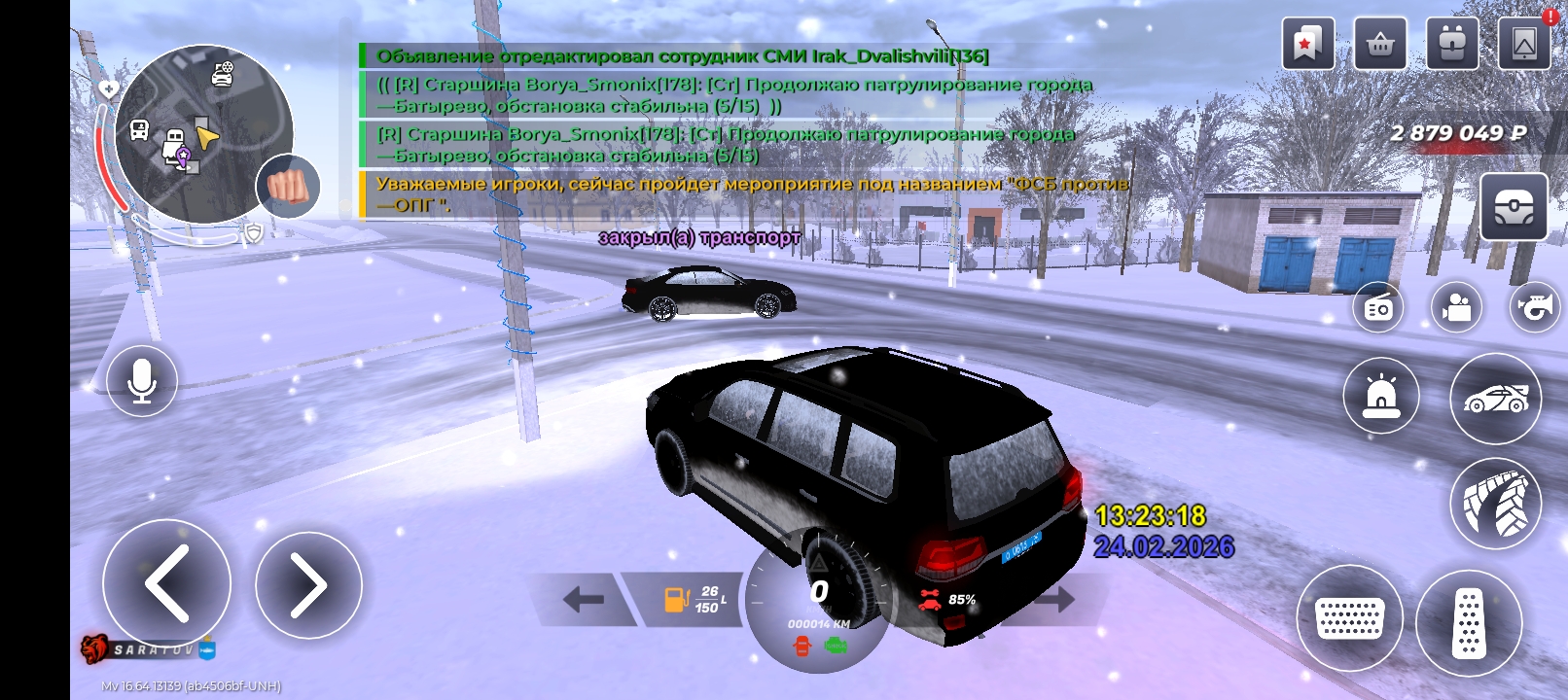Switch the camera view
The image size is (1568, 700).
[1456, 308]
